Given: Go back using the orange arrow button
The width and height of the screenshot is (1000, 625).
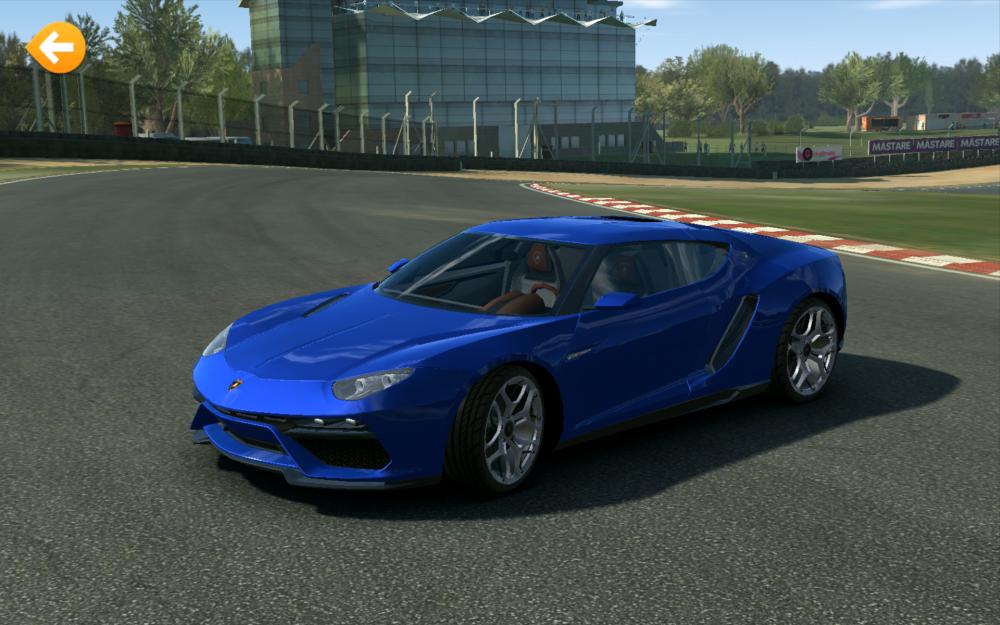Looking at the screenshot, I should tap(56, 47).
